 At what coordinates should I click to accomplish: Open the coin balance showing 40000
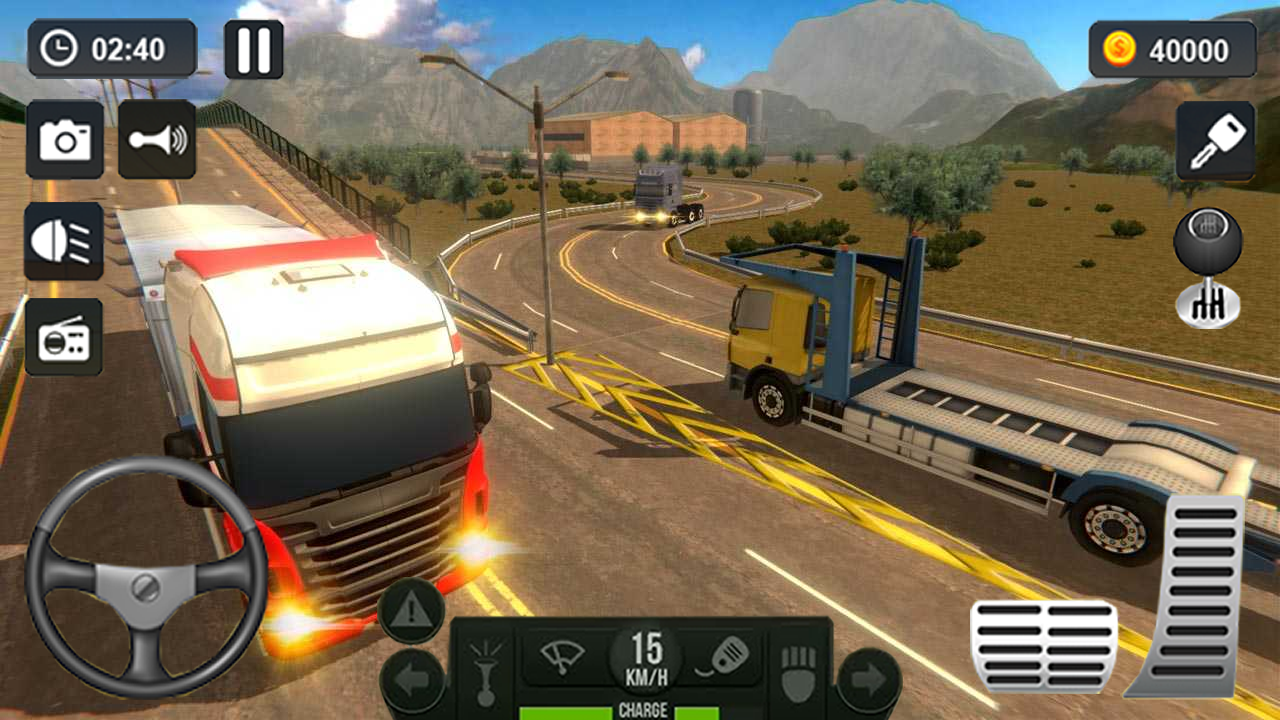(1172, 50)
